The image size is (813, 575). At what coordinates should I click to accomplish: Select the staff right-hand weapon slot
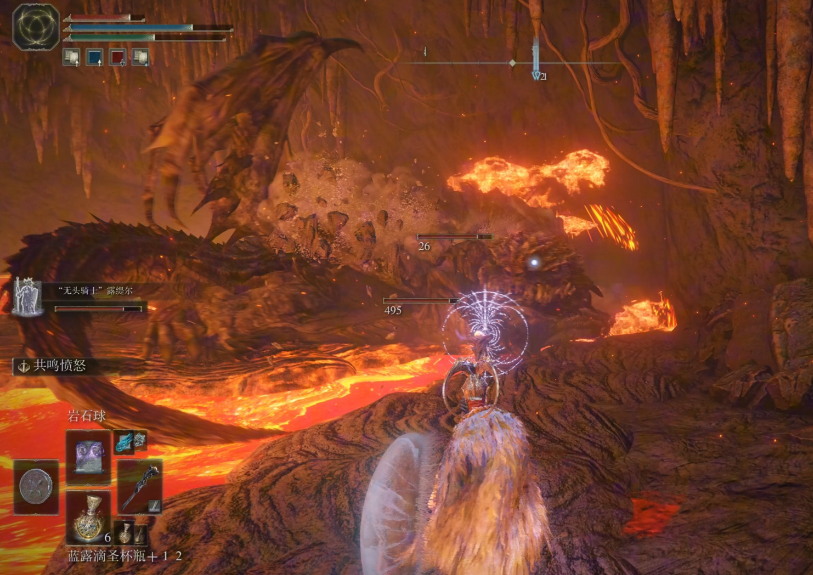(139, 487)
